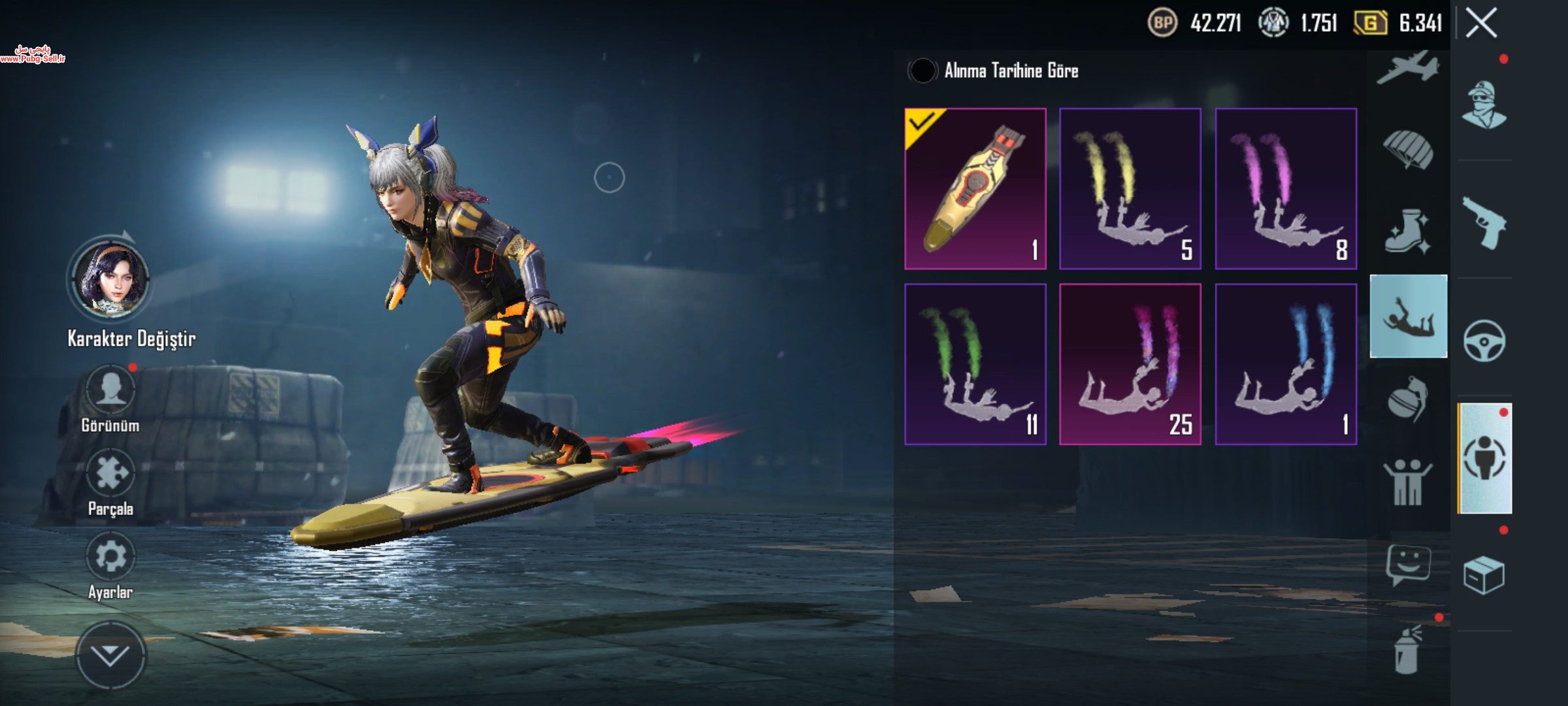Open the character outfit tab with masked soldier
1568x706 pixels.
1484,105
